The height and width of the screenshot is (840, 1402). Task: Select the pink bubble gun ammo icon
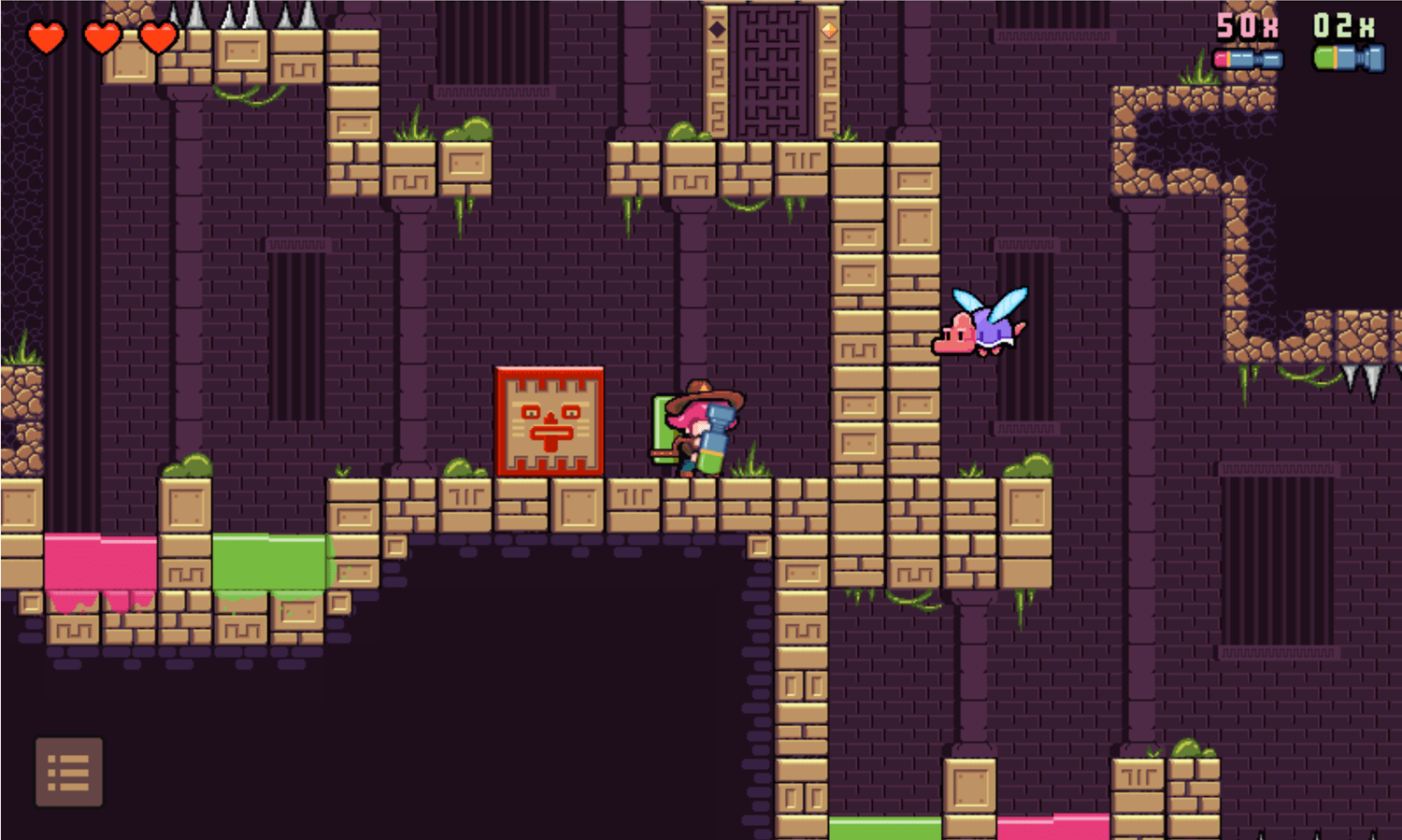[x=1250, y=58]
